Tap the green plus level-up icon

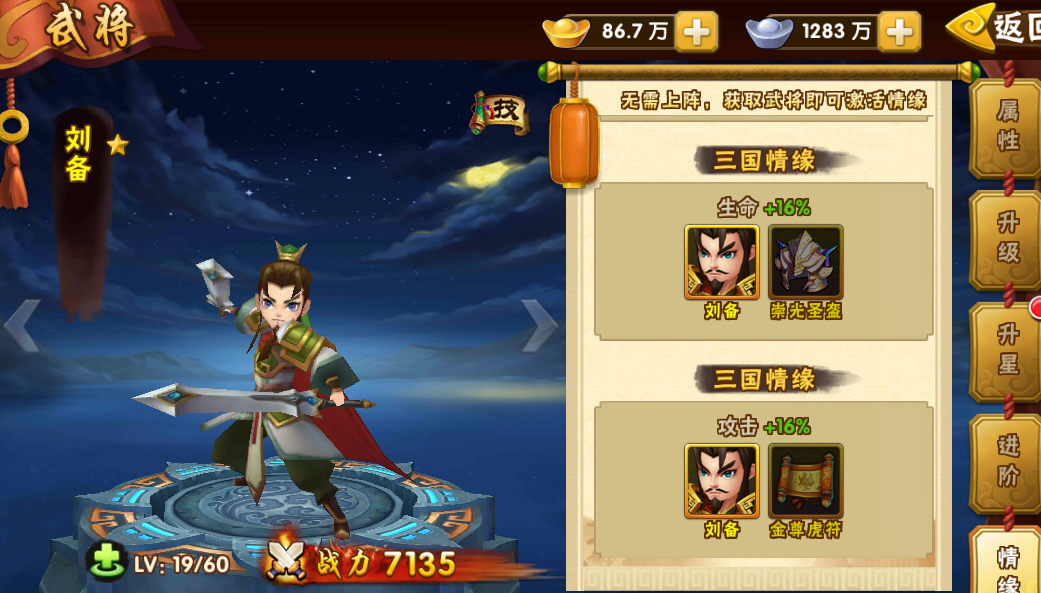pos(106,561)
